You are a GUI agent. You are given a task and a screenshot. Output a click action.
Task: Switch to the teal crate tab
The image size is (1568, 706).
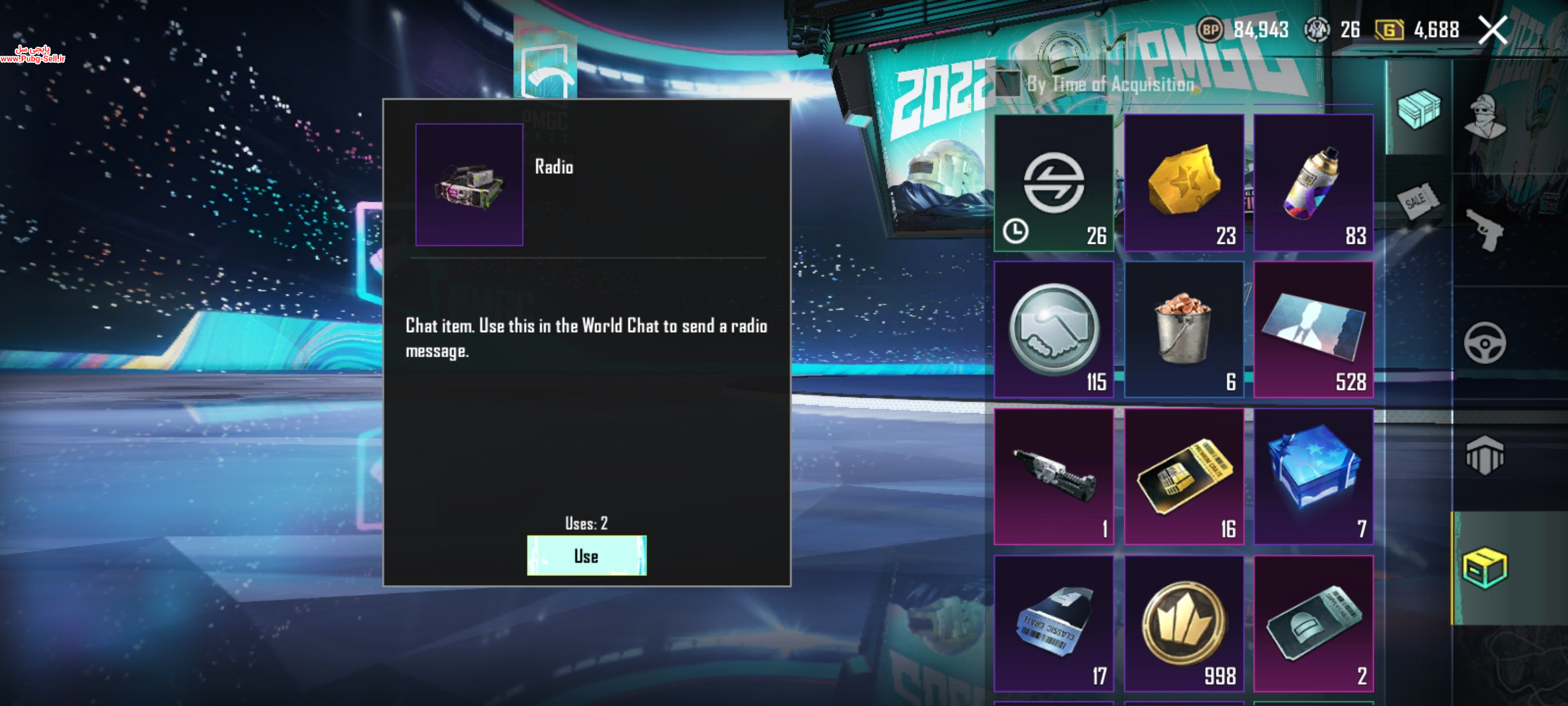click(1418, 109)
